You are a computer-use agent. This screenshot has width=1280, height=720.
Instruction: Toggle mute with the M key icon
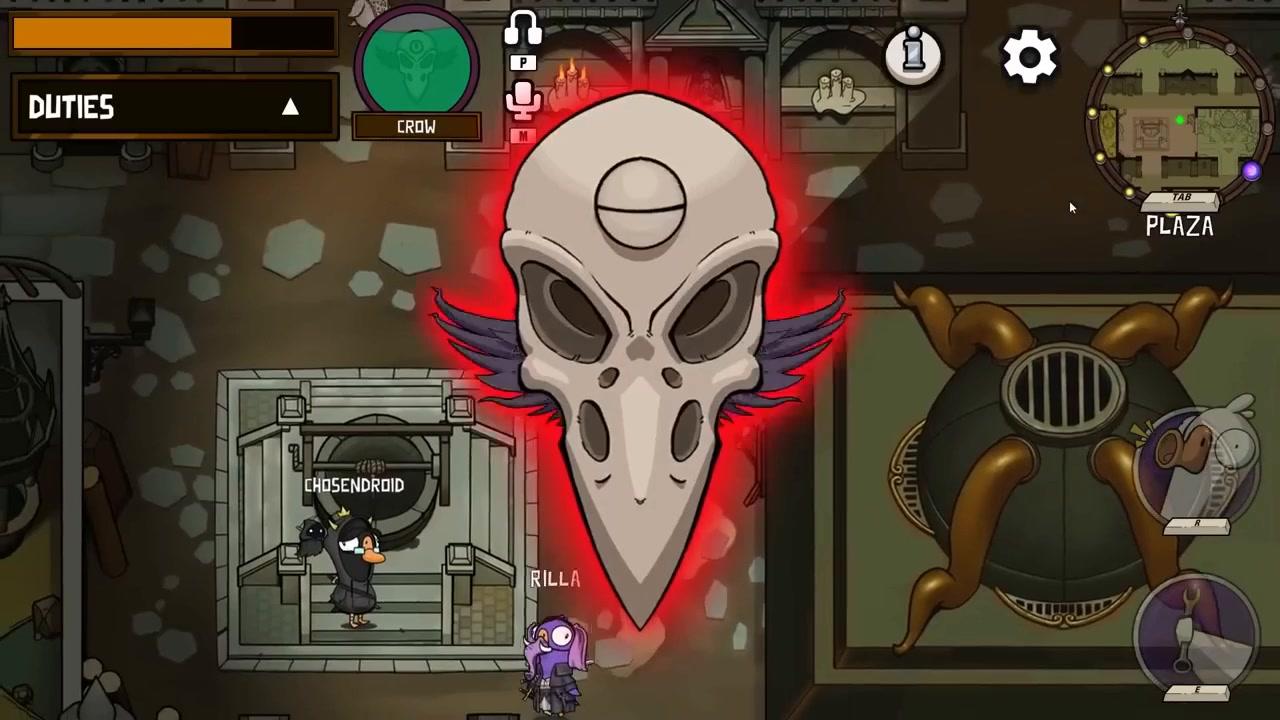pyautogui.click(x=523, y=136)
